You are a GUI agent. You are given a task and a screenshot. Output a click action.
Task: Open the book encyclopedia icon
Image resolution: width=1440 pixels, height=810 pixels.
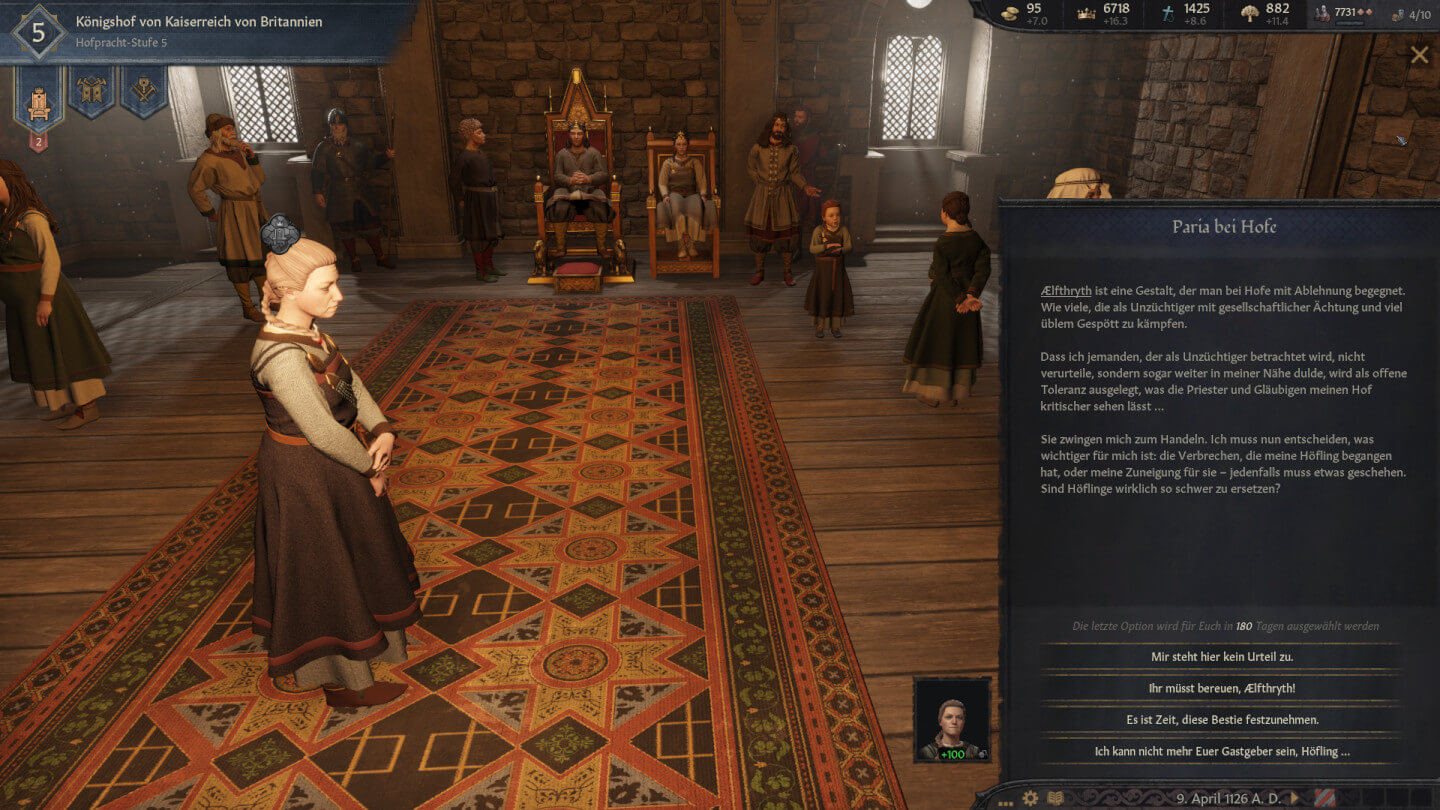click(1056, 798)
